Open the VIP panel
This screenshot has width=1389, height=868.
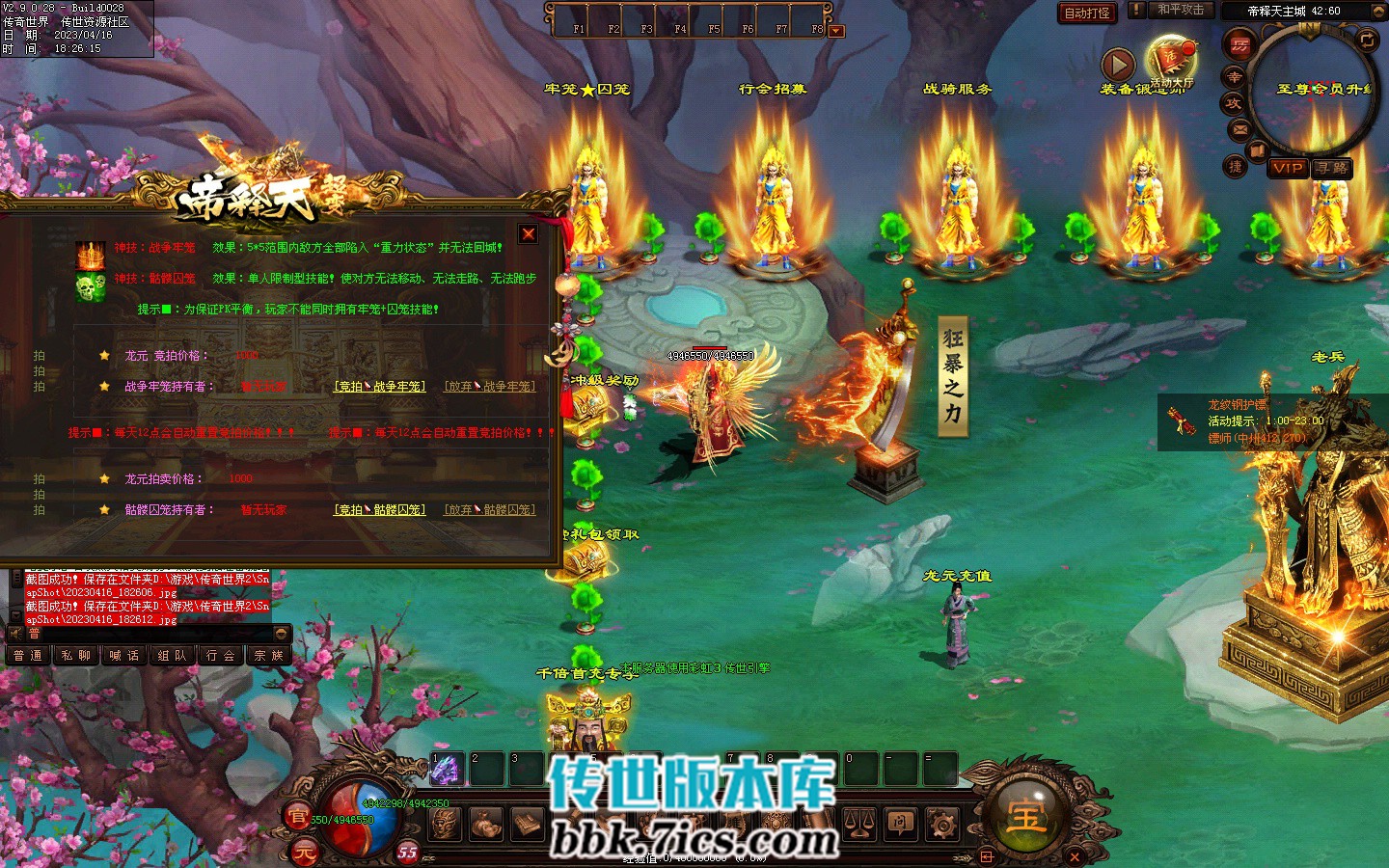click(x=1288, y=168)
